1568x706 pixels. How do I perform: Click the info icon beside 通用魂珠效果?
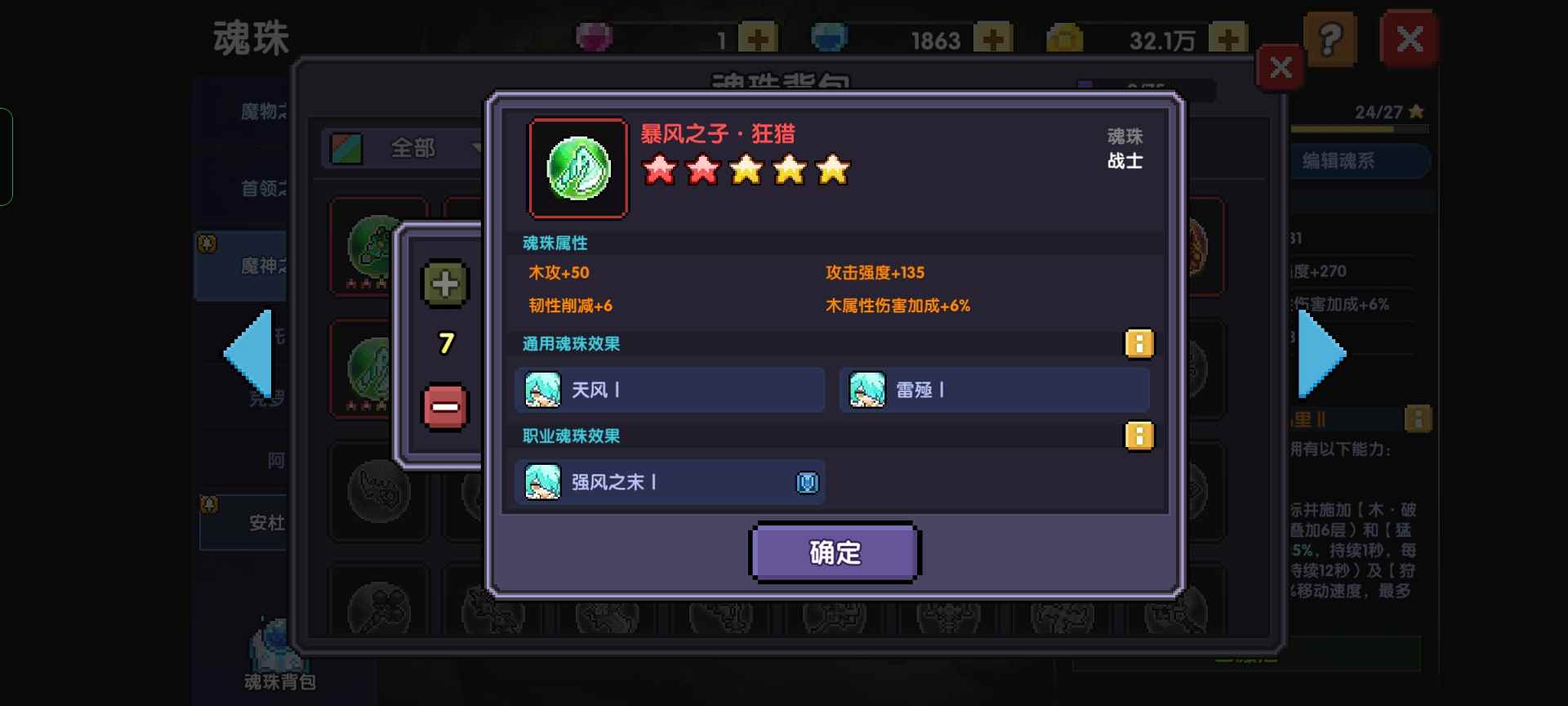[x=1138, y=344]
